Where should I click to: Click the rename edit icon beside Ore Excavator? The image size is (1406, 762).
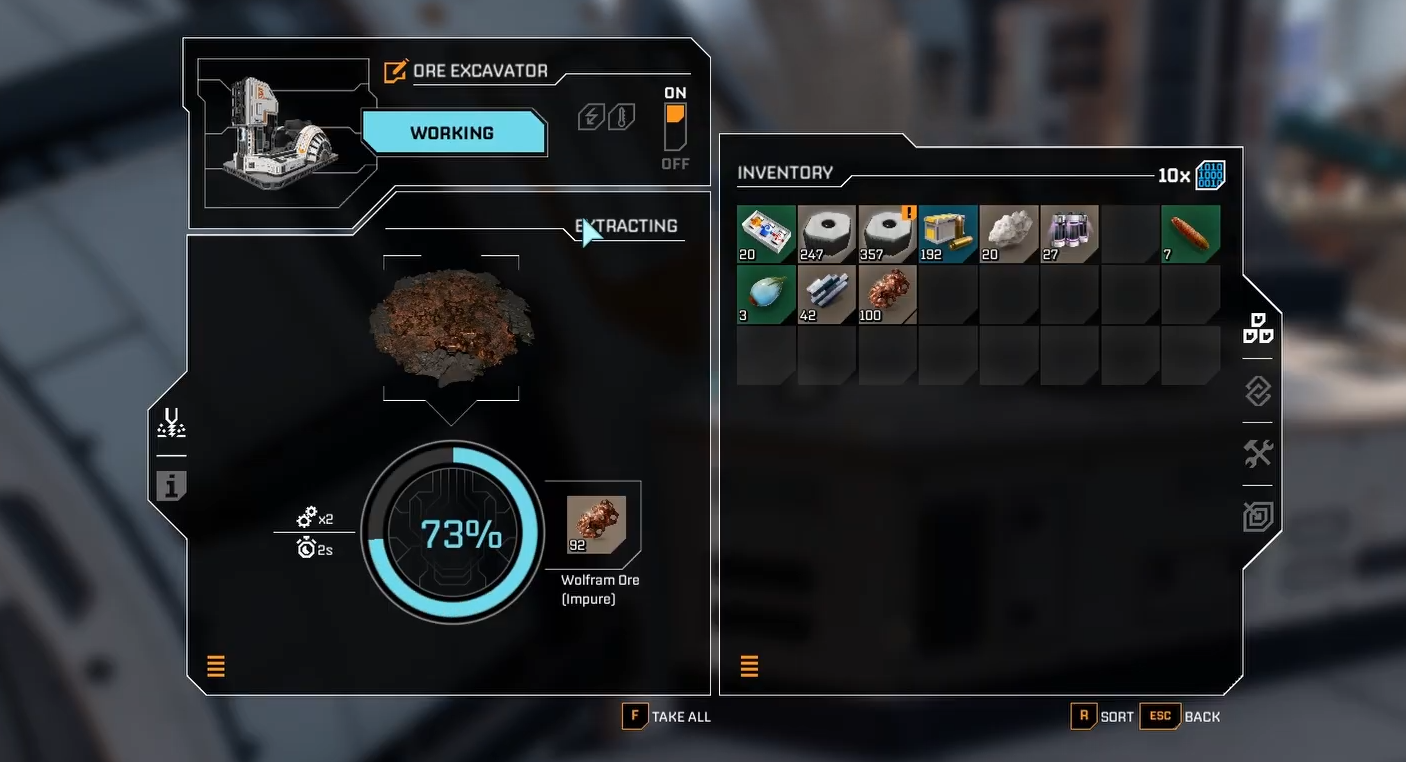(x=396, y=71)
